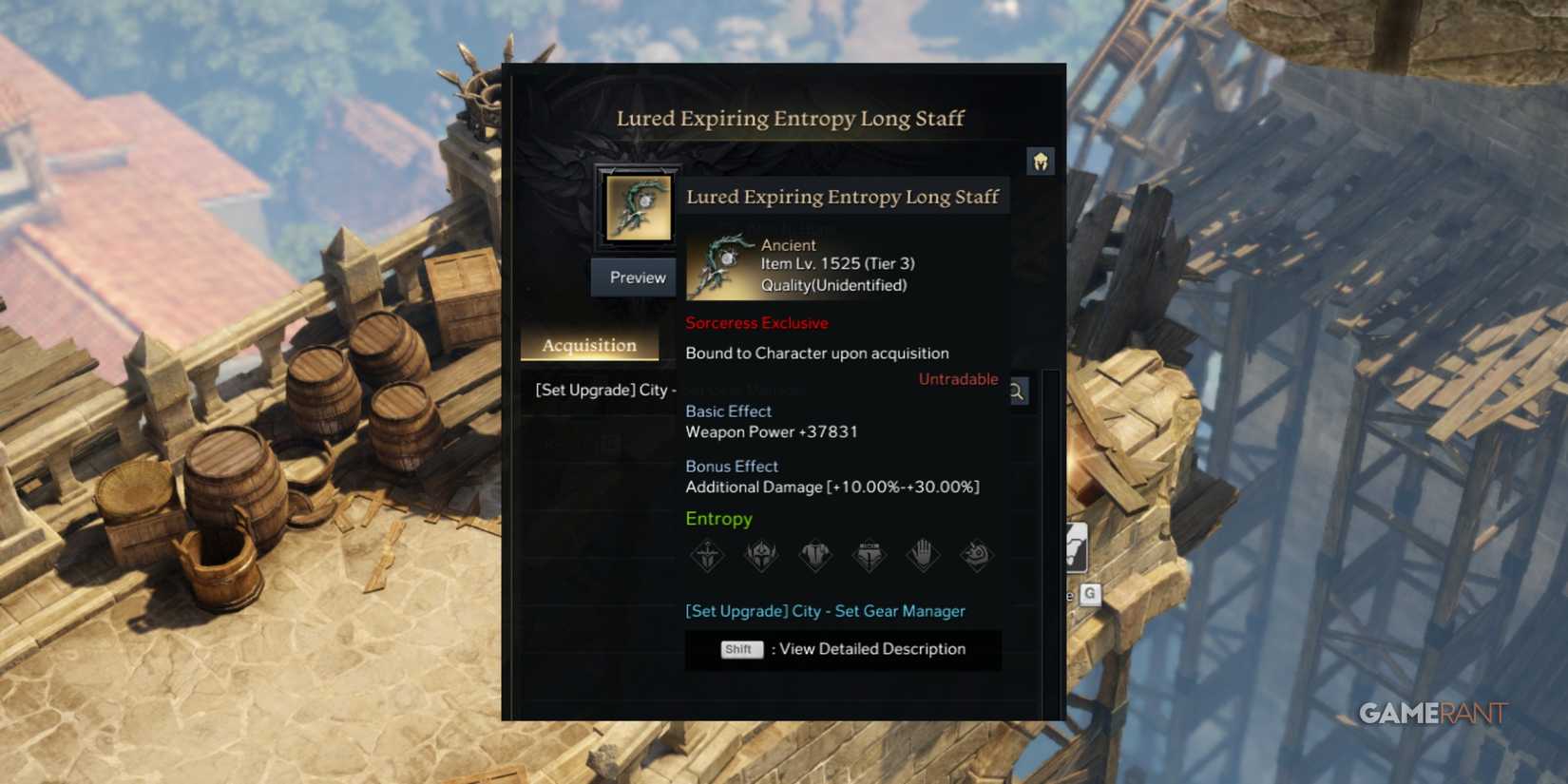The image size is (1568, 784).
Task: Click the helmet gear slot icon
Action: click(x=761, y=556)
